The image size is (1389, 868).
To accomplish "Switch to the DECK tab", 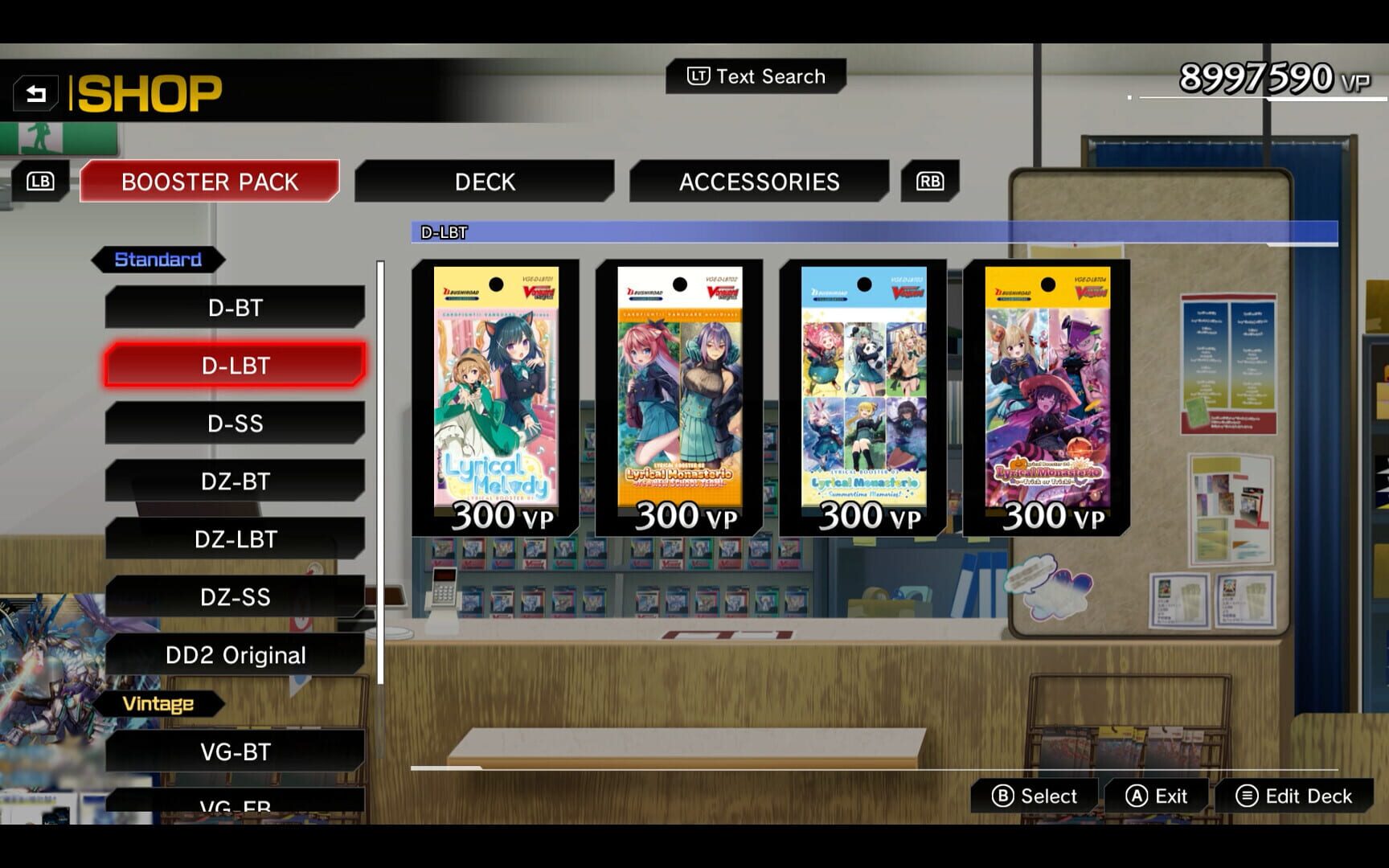I will 486,182.
